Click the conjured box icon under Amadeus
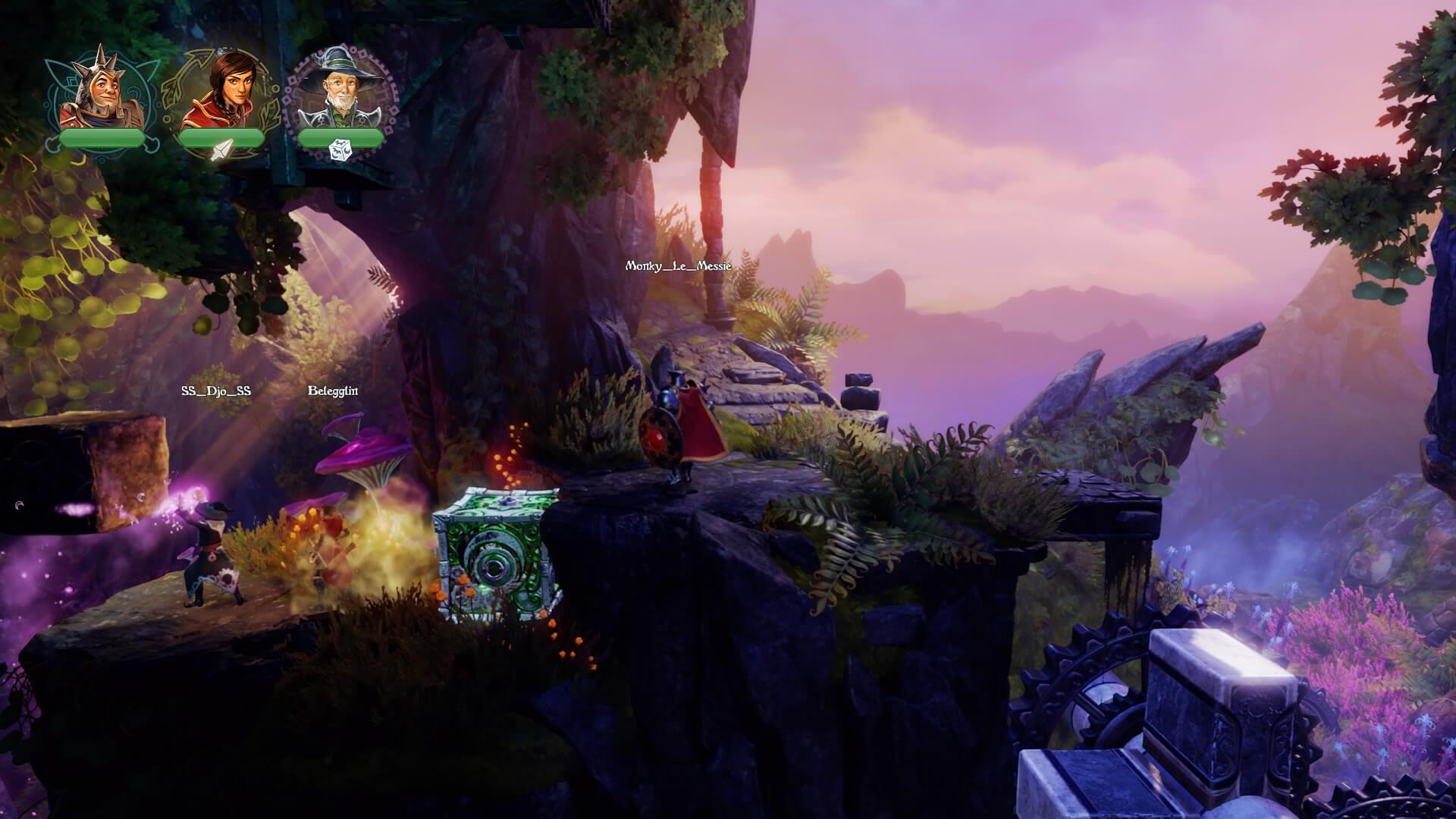The image size is (1456, 819). [x=340, y=150]
